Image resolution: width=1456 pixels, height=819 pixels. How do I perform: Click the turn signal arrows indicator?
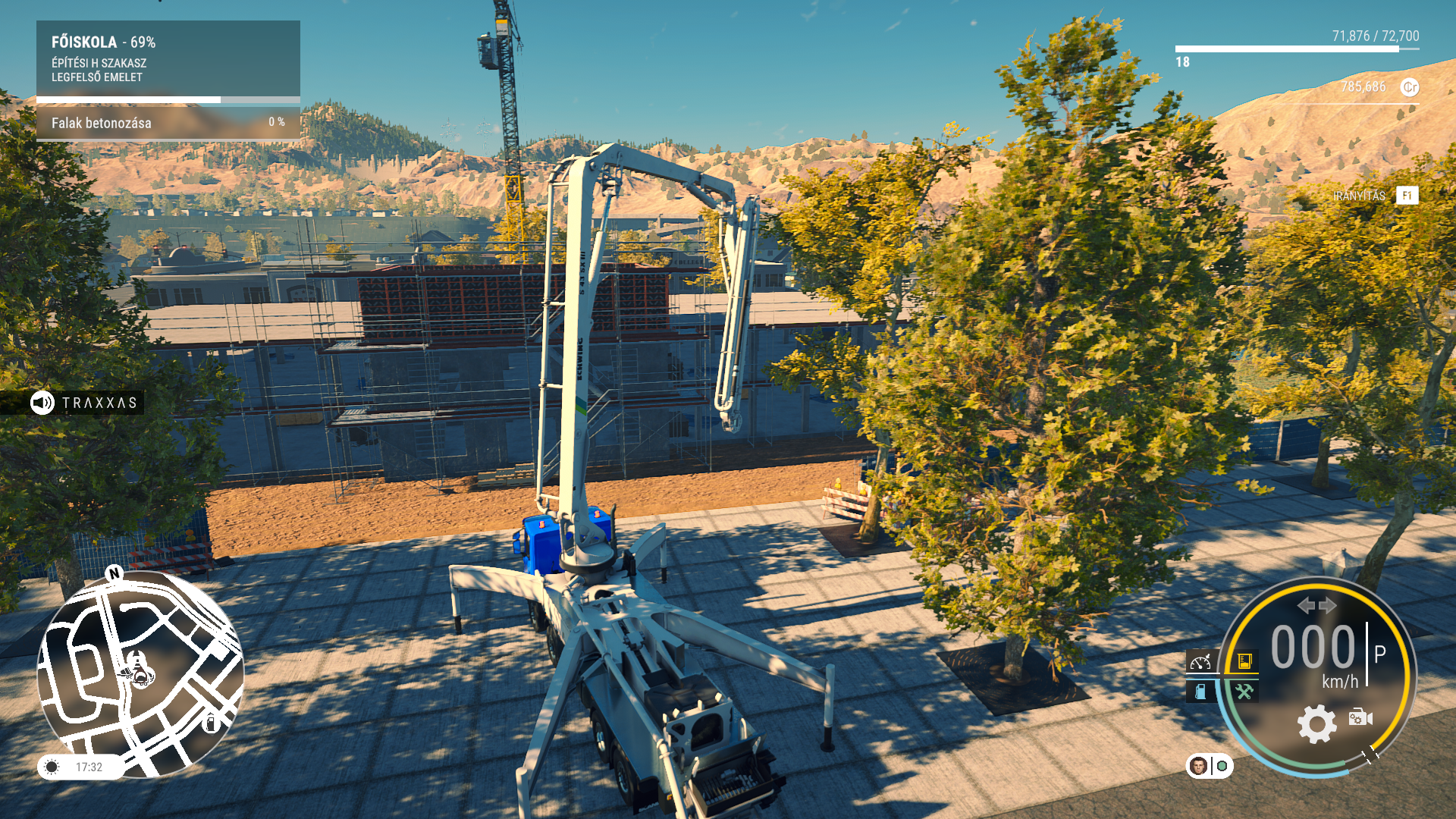[x=1316, y=605]
